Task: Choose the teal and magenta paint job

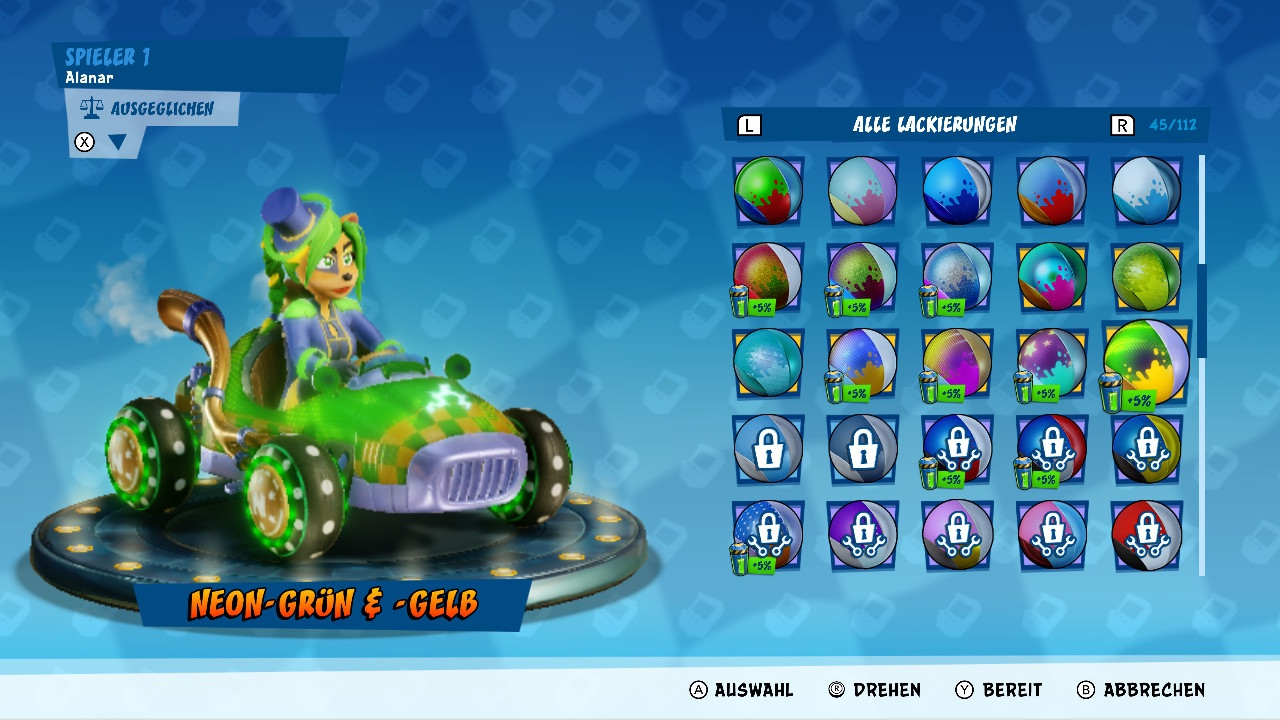Action: (1052, 276)
